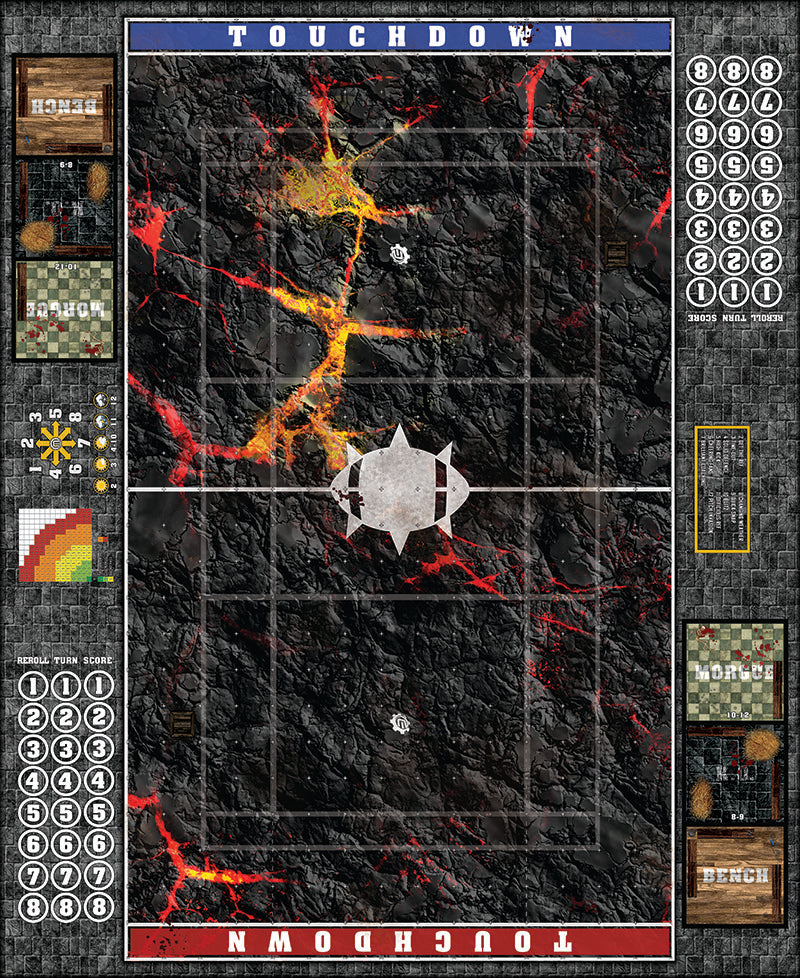
Task: Select the upright Bench box
Action: 734,874
